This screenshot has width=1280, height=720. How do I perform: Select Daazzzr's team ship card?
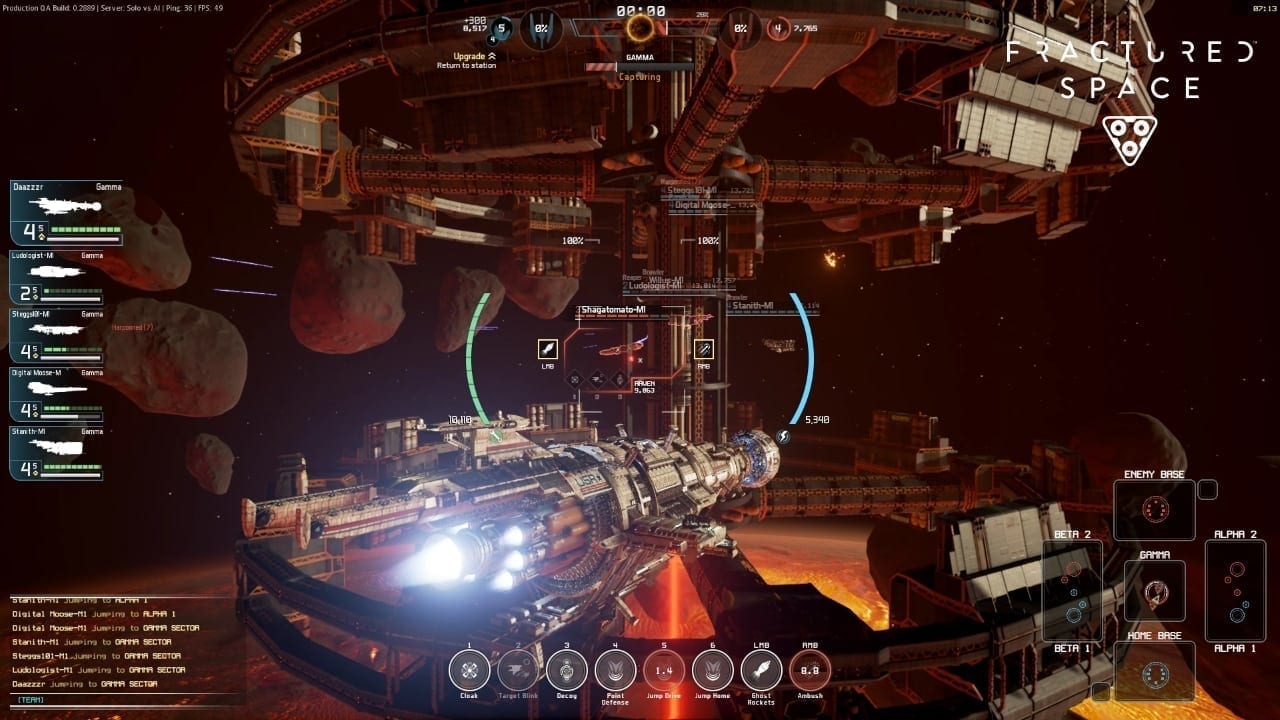click(x=66, y=213)
